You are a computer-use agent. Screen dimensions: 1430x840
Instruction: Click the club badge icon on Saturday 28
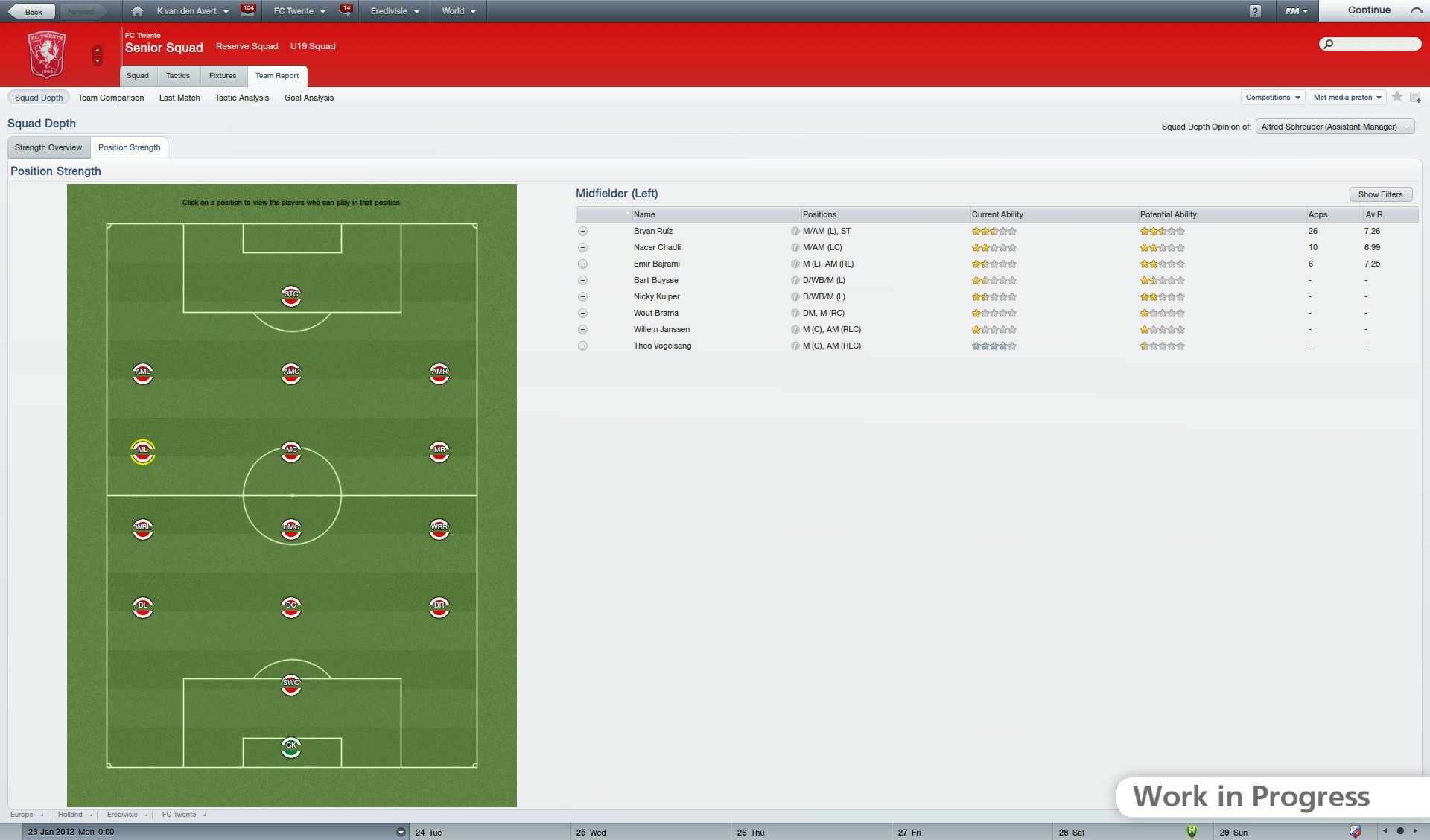[1192, 832]
